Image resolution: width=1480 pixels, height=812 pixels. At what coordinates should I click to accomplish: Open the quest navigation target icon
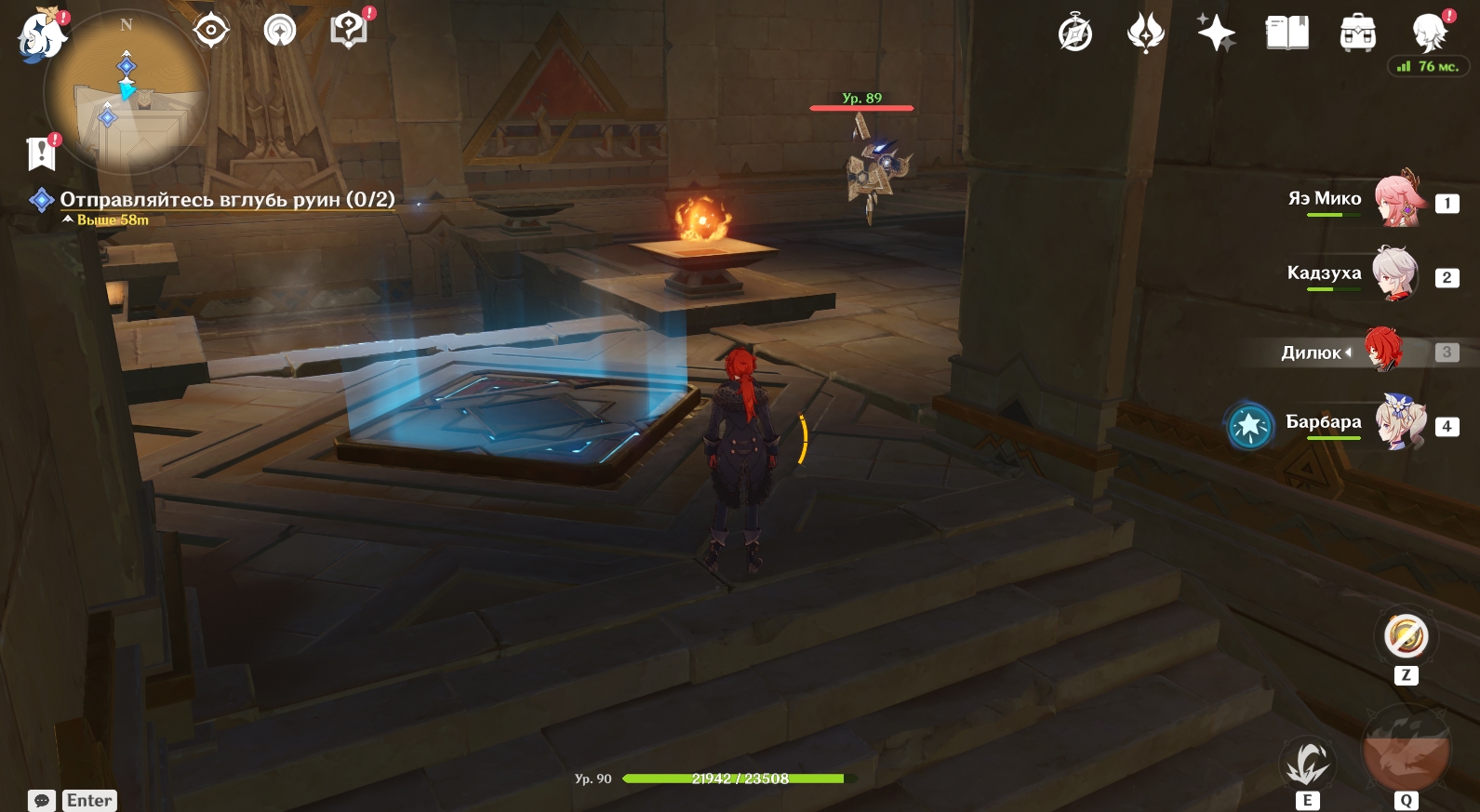tap(211, 31)
